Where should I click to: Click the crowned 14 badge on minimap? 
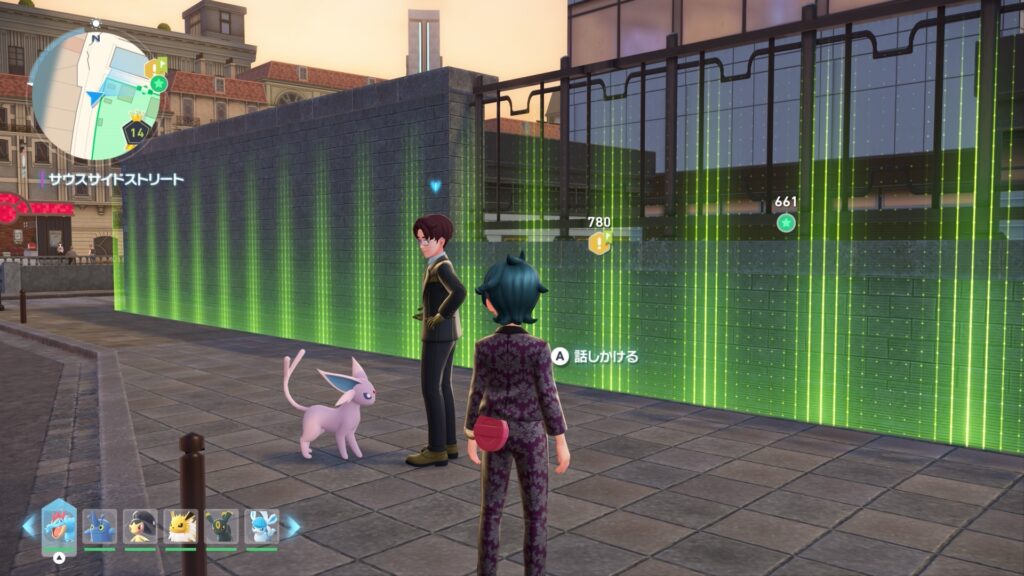[x=137, y=129]
